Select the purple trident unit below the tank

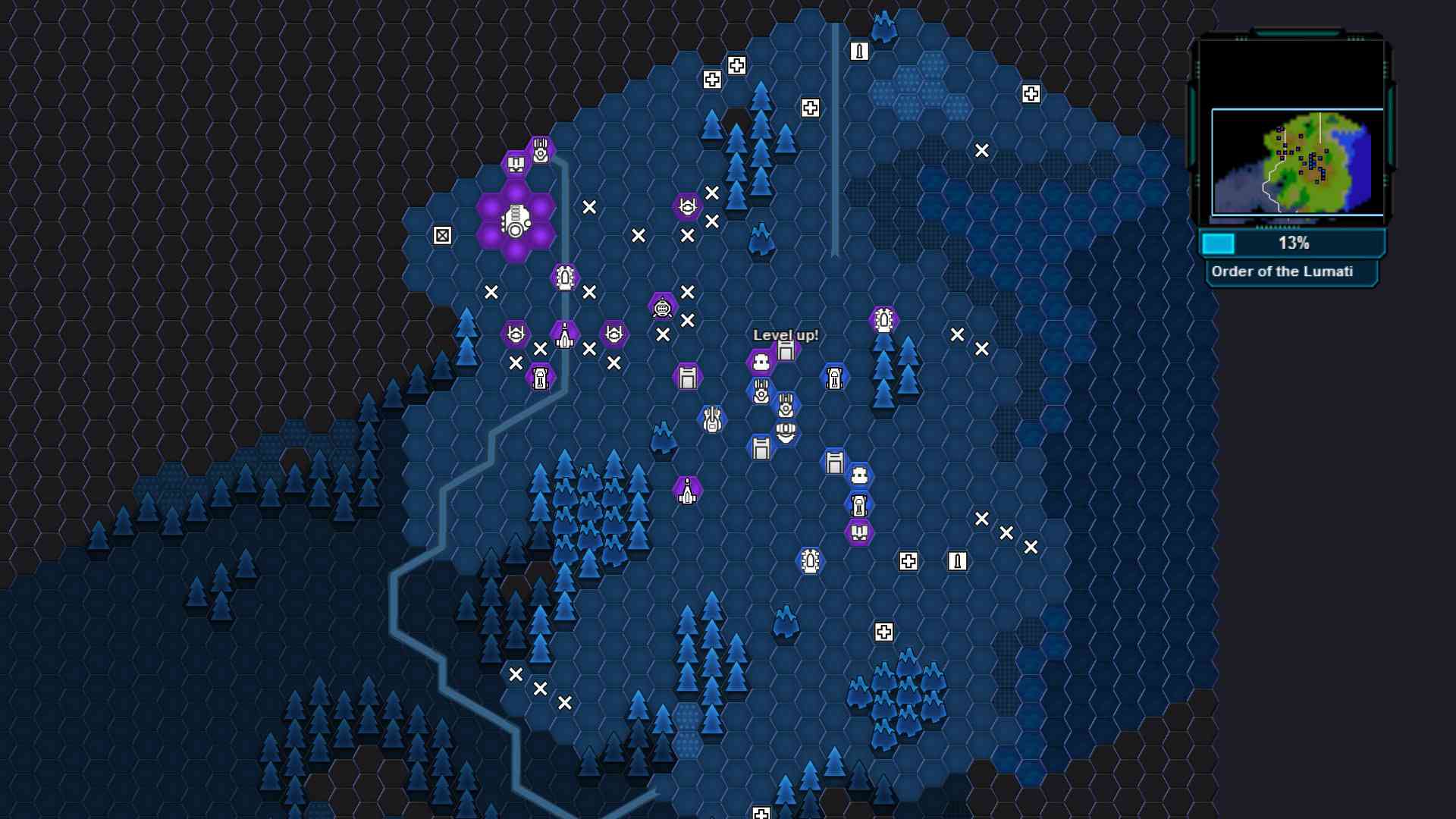point(858,532)
